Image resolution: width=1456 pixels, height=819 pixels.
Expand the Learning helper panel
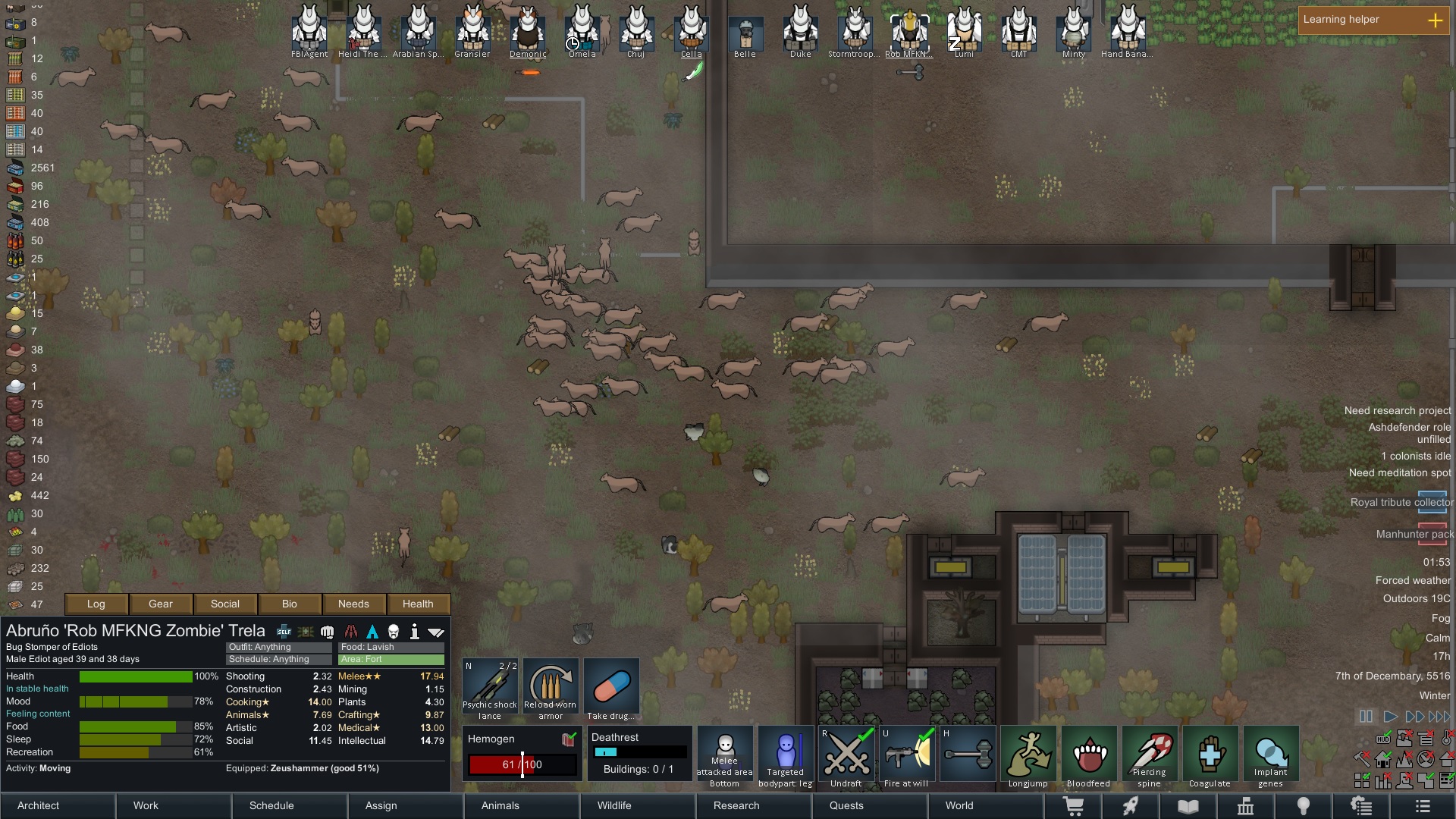click(1435, 20)
